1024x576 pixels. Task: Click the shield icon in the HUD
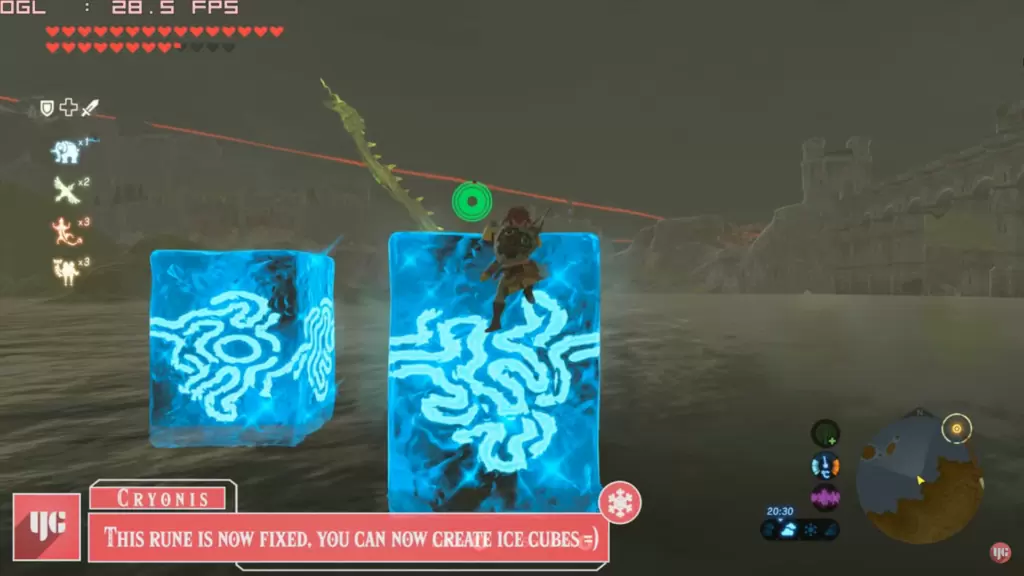coord(47,108)
